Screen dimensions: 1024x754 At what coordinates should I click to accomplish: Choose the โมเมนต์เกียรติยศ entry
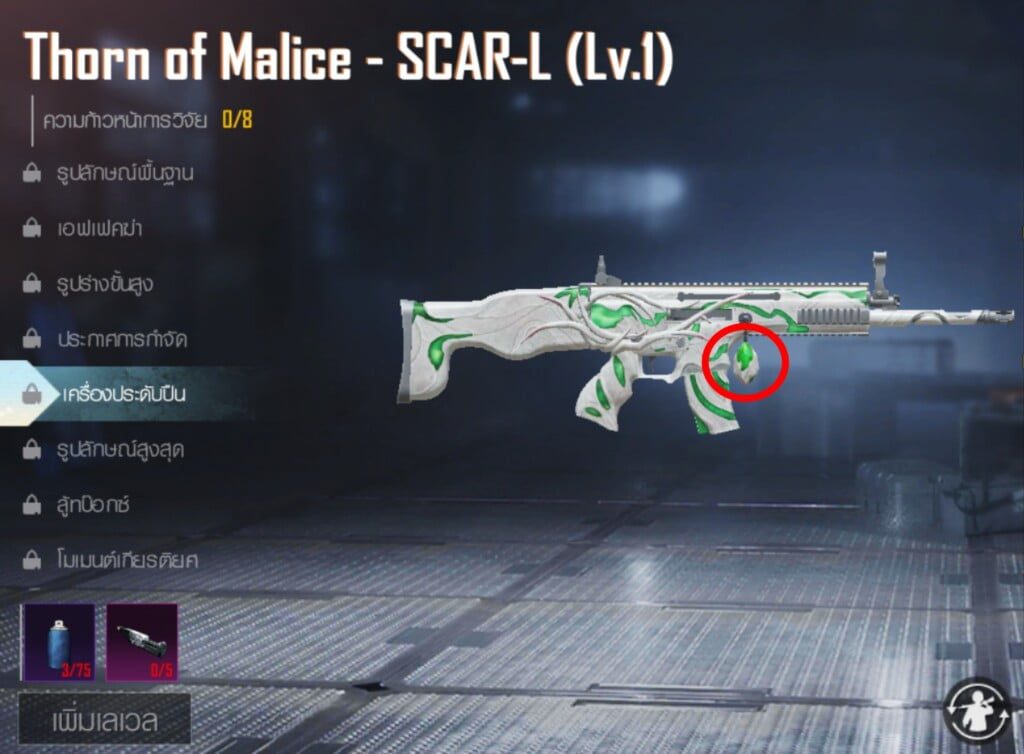[x=127, y=559]
